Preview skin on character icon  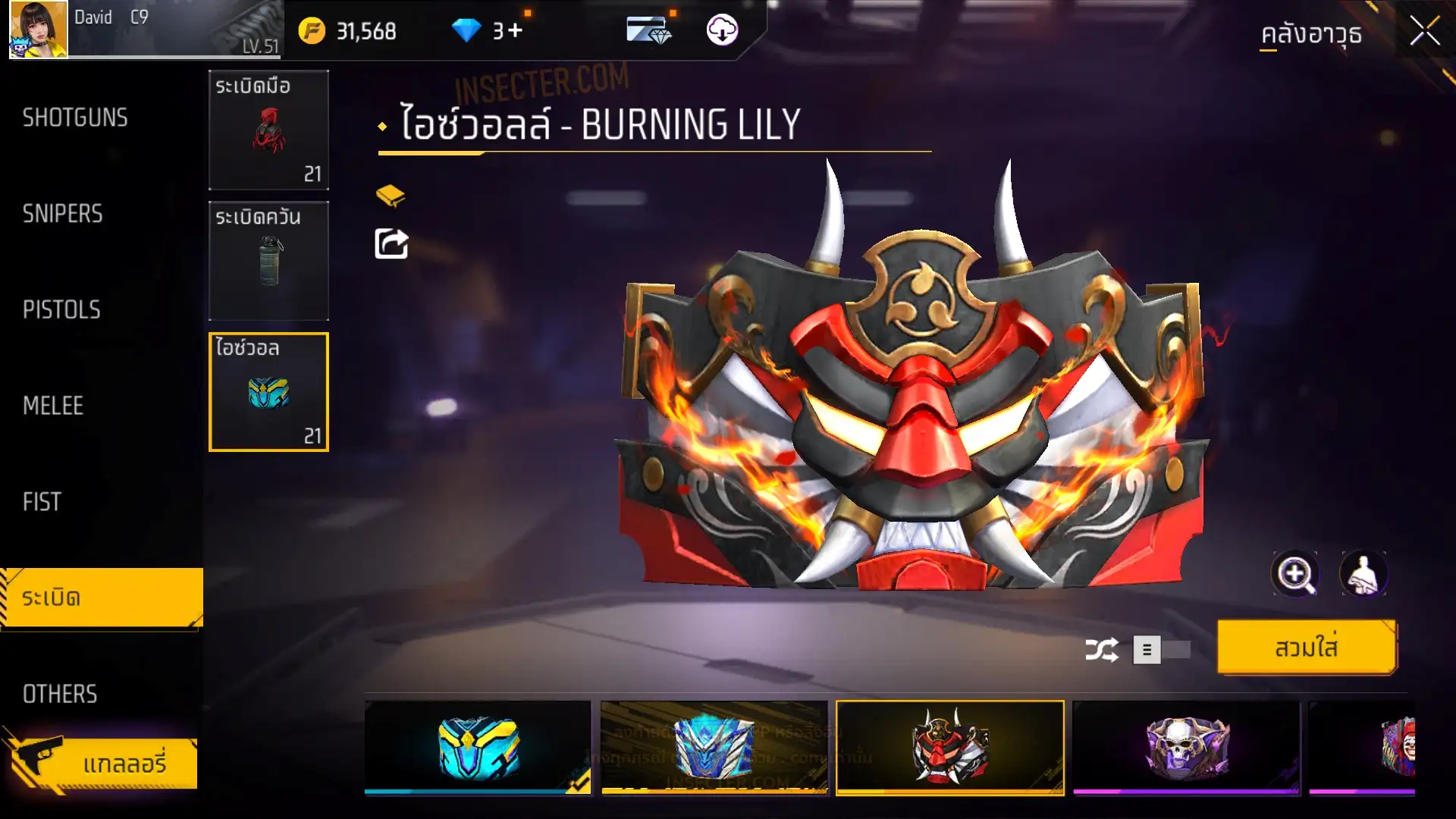[1363, 574]
